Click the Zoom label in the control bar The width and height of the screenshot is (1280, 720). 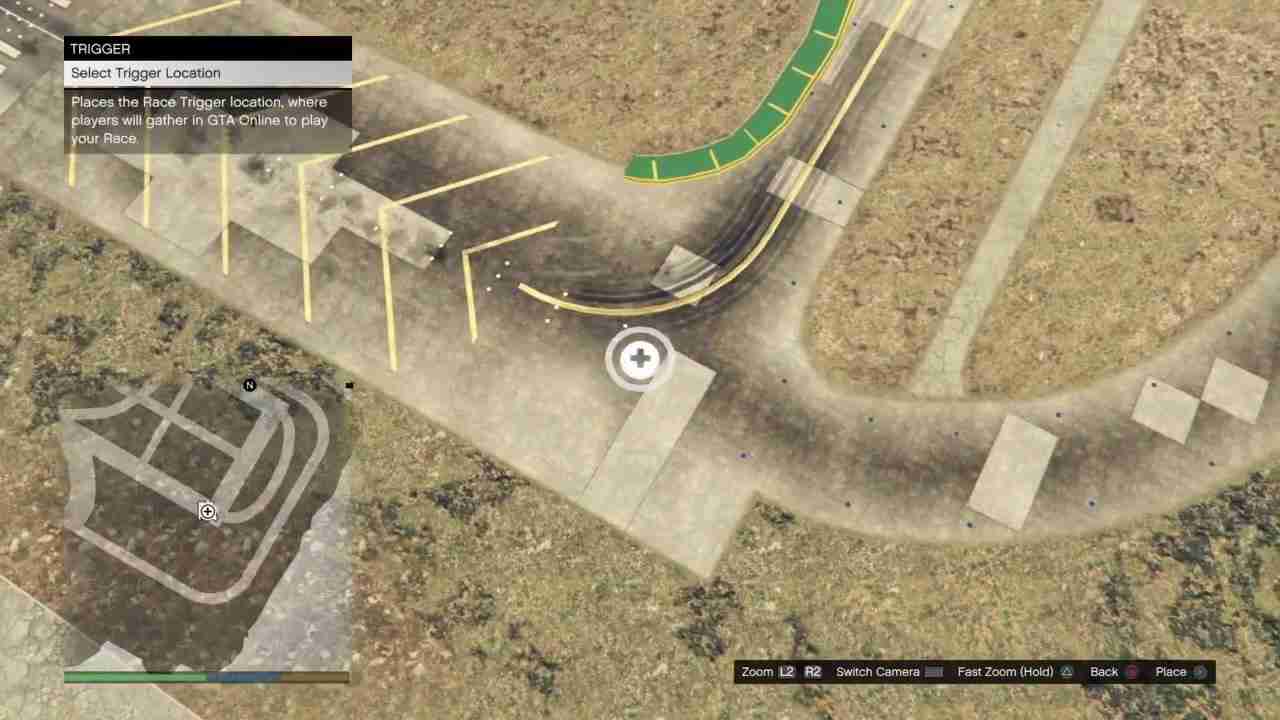[757, 671]
